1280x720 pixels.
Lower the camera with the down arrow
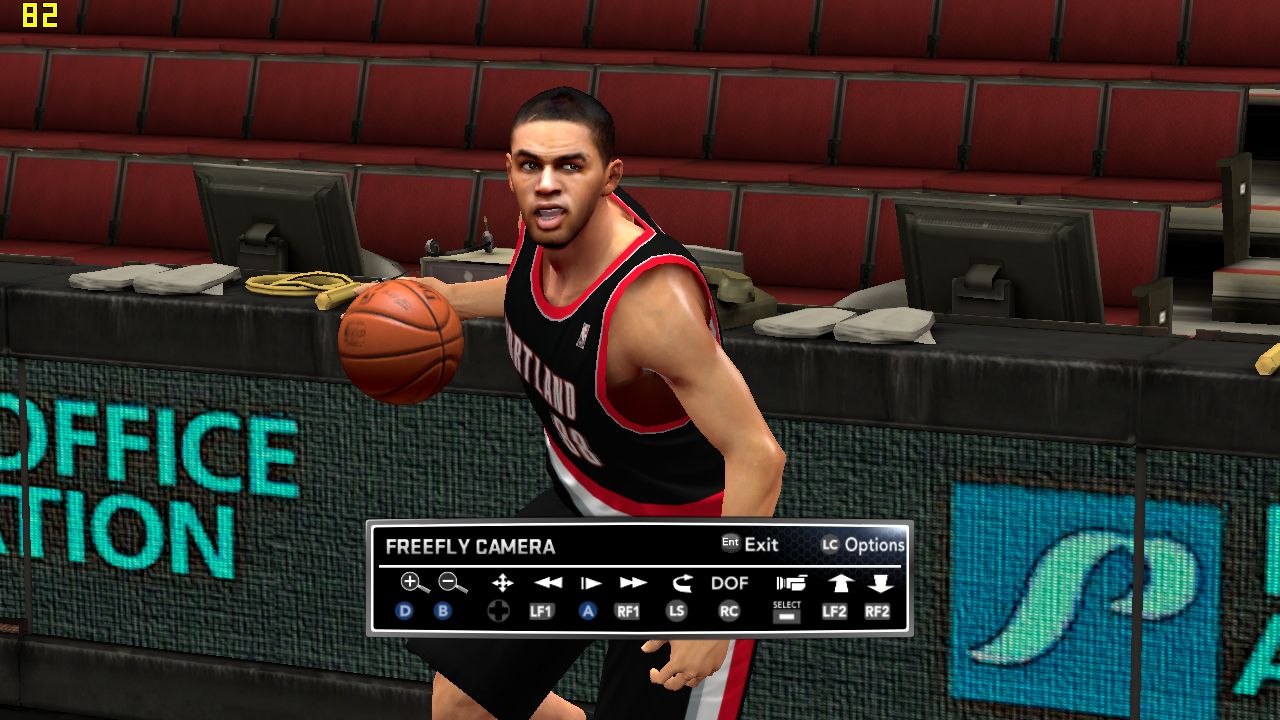tap(880, 583)
